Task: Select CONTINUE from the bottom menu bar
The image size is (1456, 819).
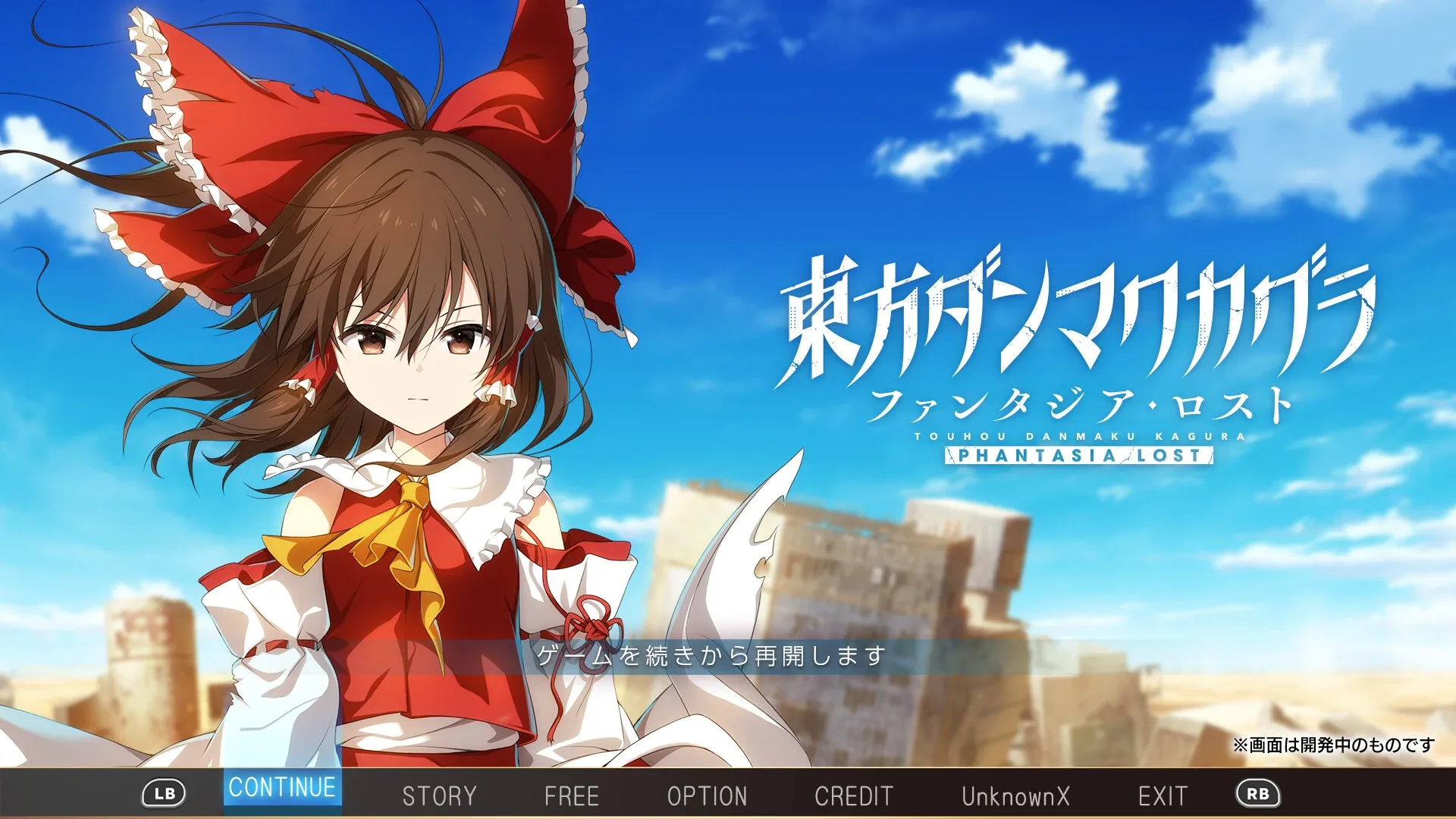Action: coord(281,789)
